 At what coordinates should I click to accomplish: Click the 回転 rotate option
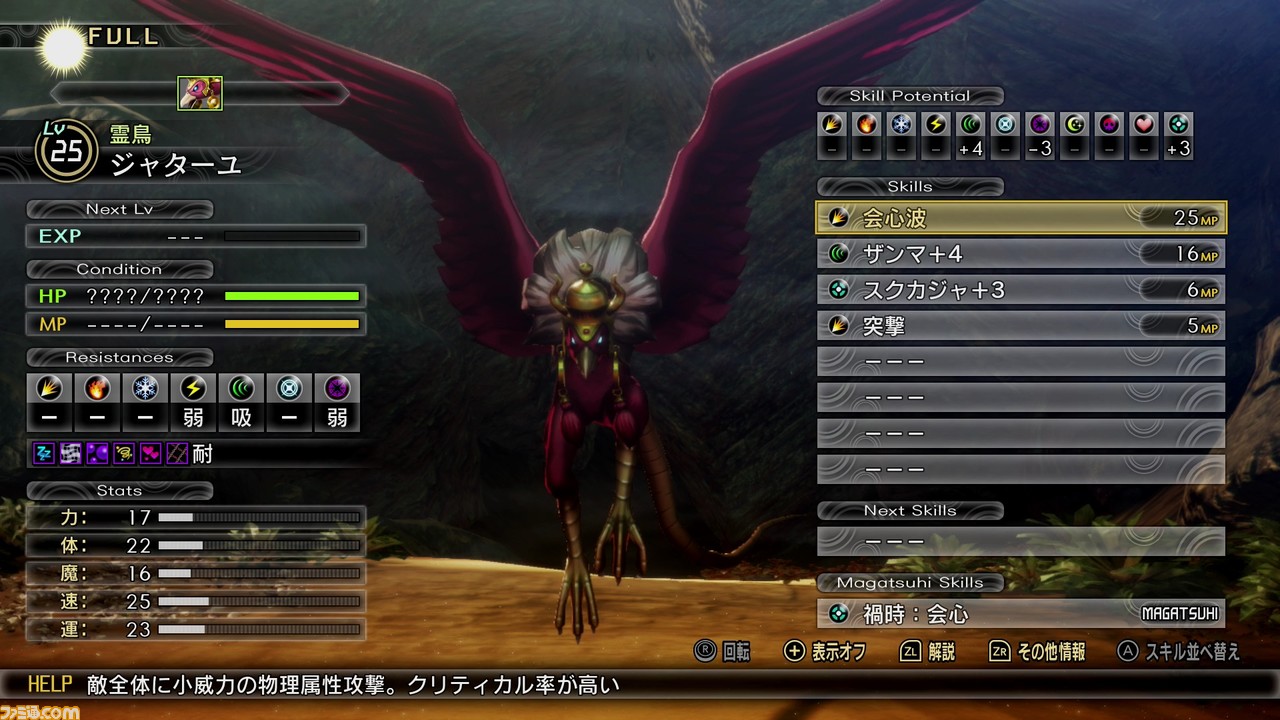pyautogui.click(x=723, y=652)
